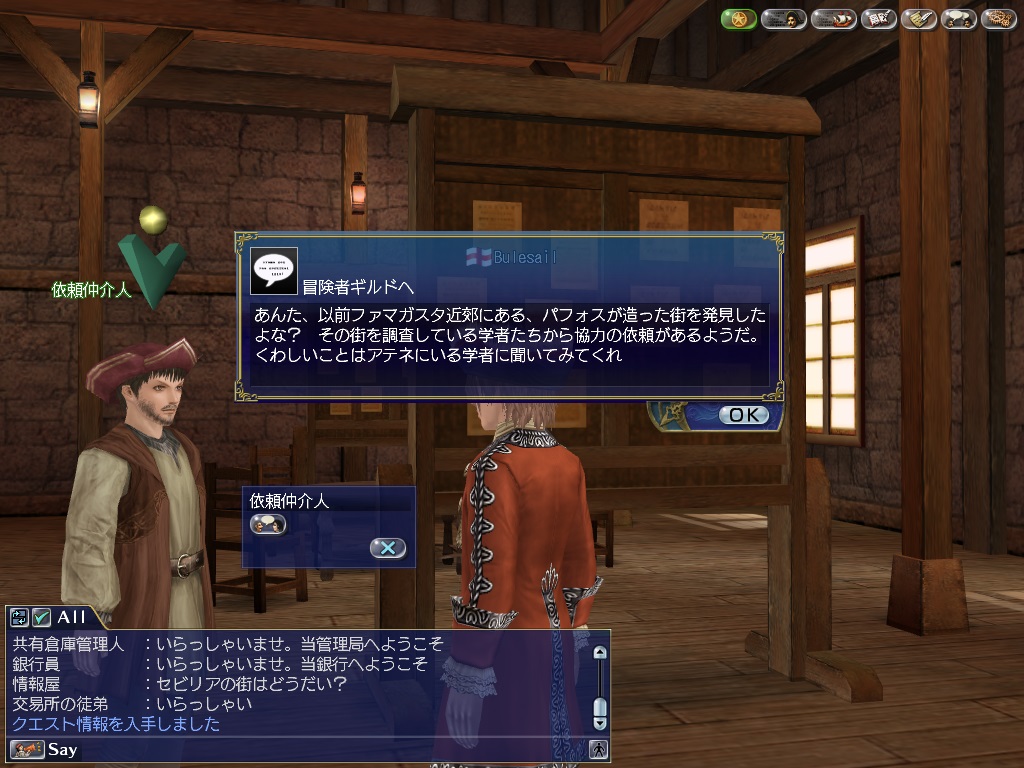Open the scroll and quill menu button
Screen dimensions: 1024x768
pyautogui.click(x=918, y=19)
